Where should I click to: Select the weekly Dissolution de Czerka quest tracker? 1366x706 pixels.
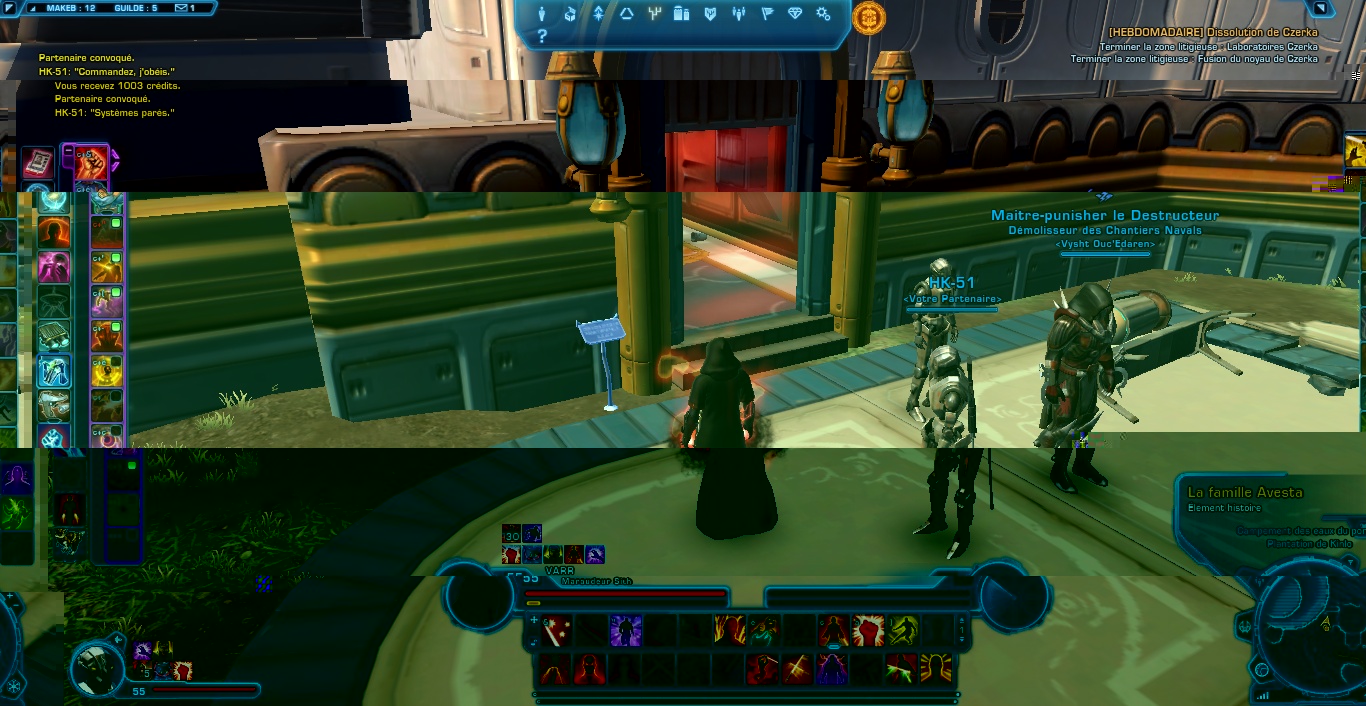point(1212,32)
